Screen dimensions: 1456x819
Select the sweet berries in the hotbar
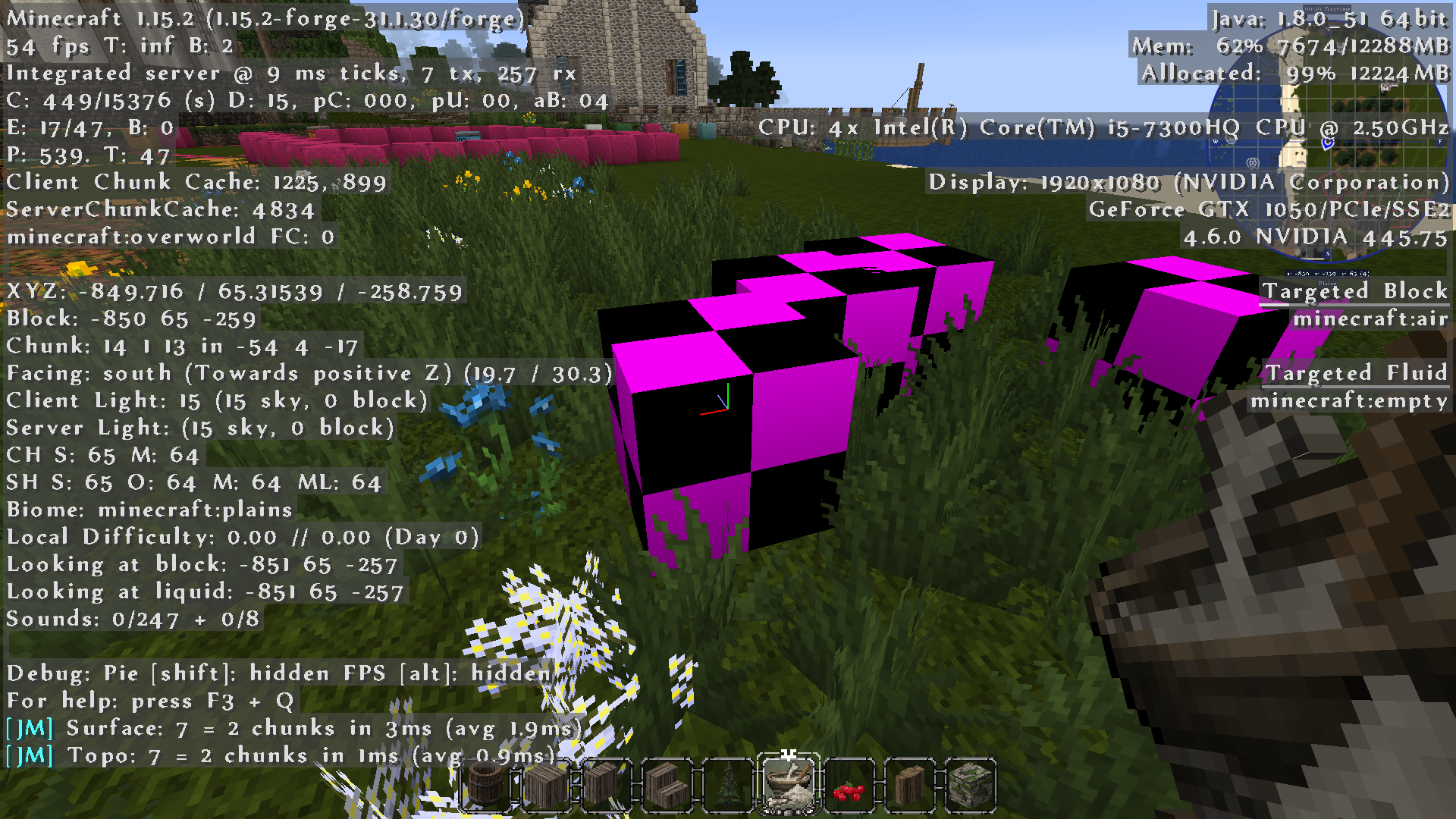click(x=850, y=785)
